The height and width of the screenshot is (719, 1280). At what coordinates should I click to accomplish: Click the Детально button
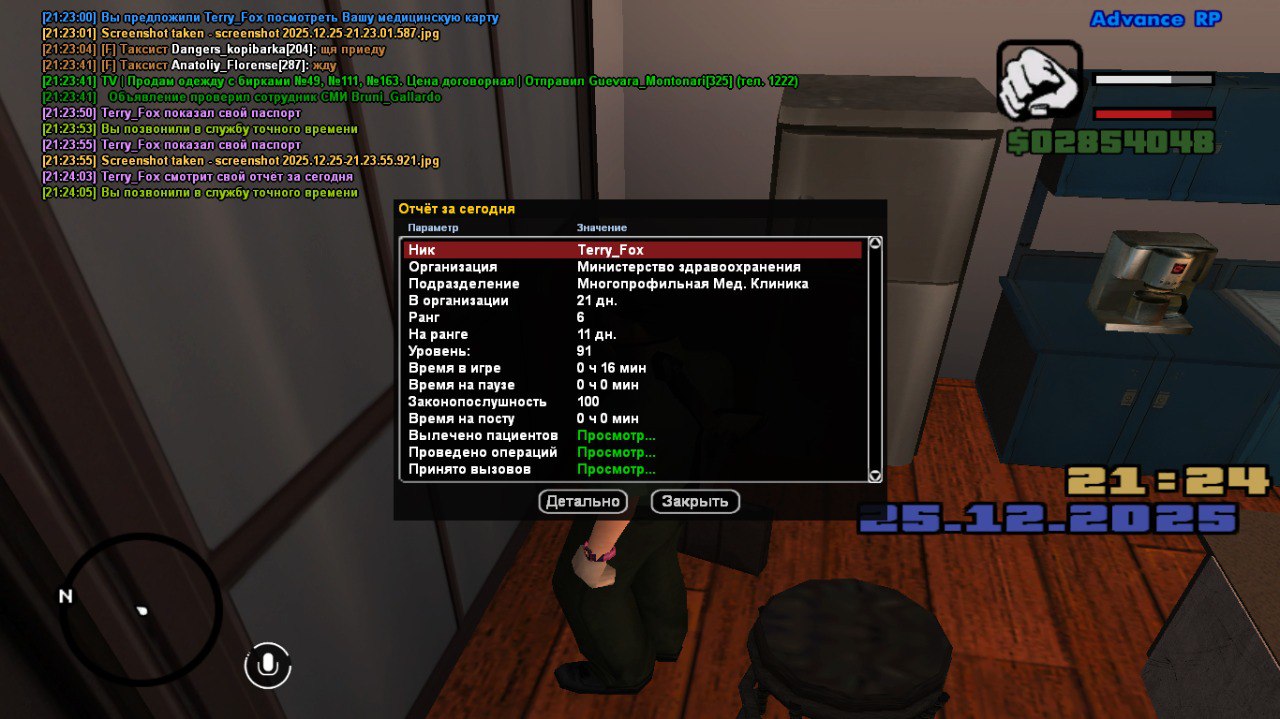coord(583,501)
